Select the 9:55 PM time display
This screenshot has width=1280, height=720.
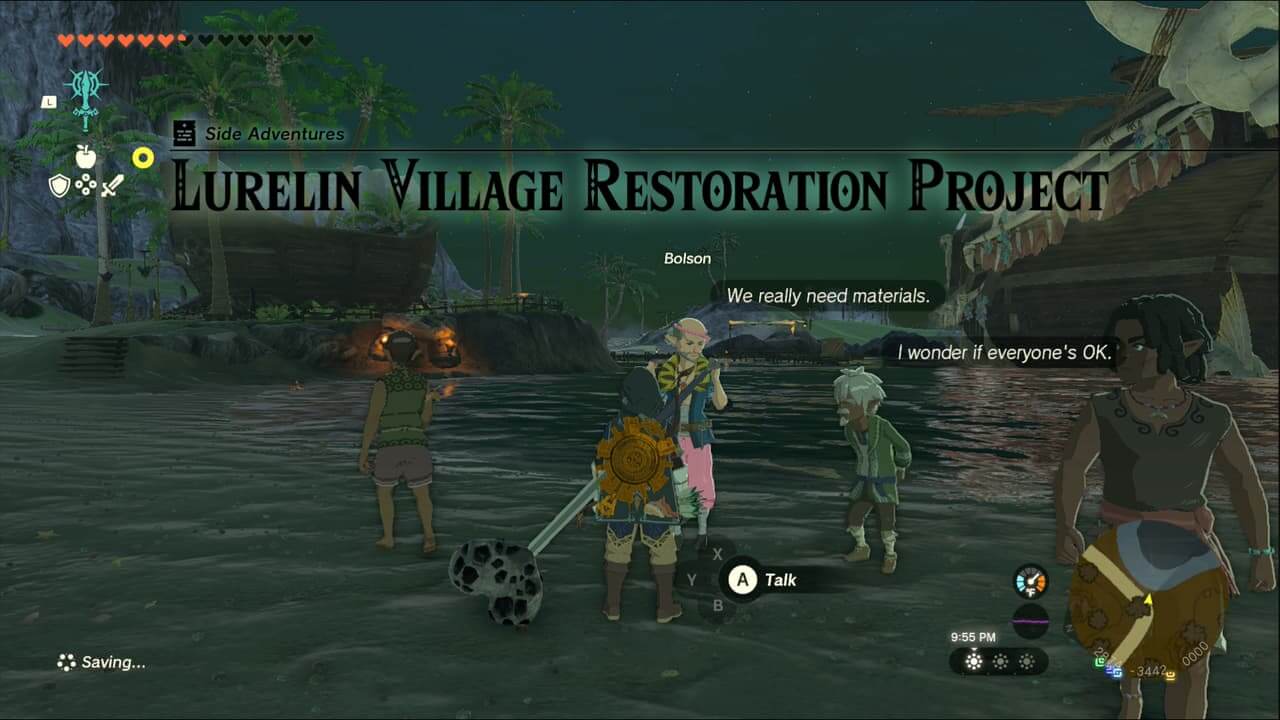[x=973, y=636]
